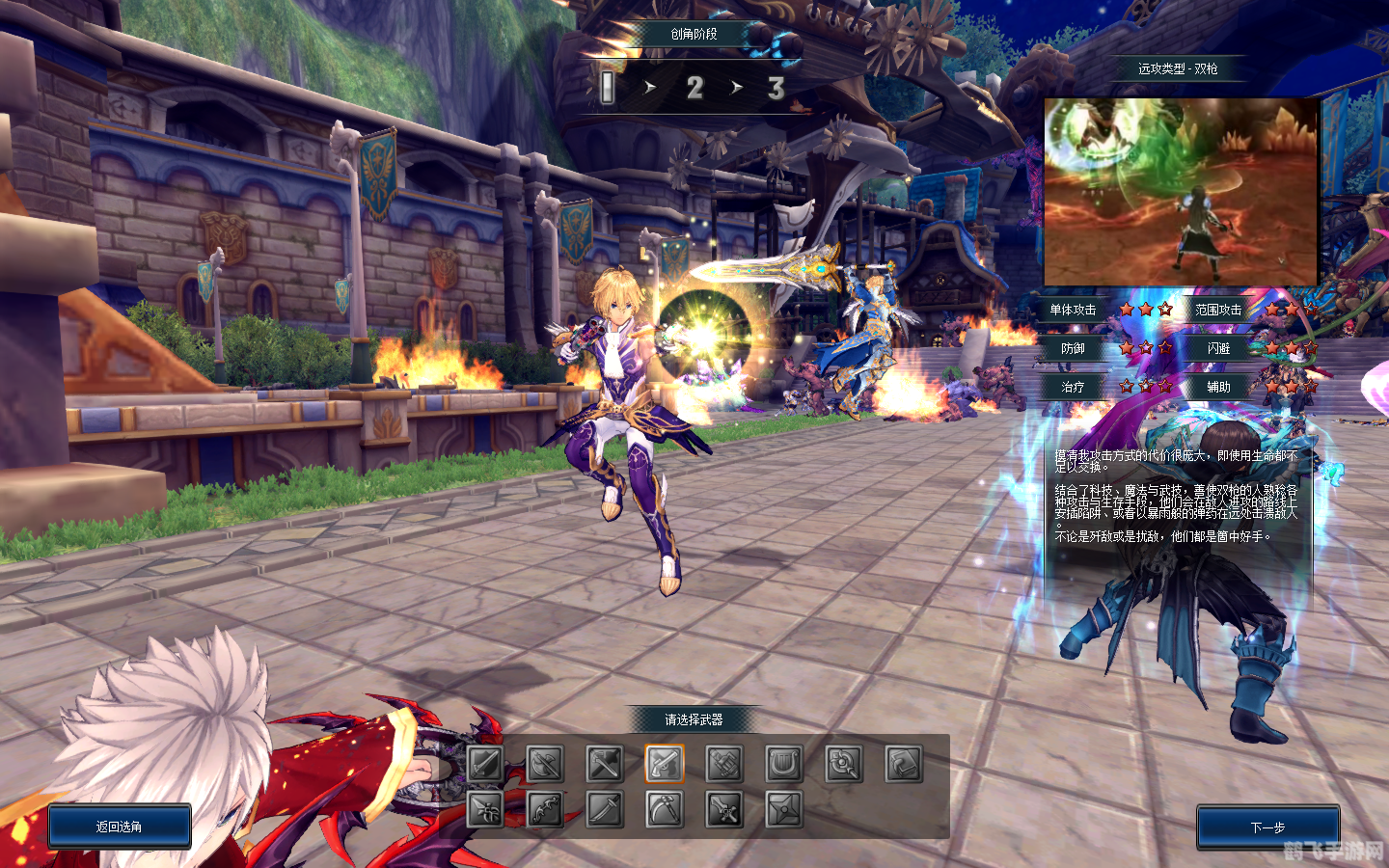Click the dual-gun preview video thumbnail
1389x868 pixels.
pyautogui.click(x=1181, y=191)
